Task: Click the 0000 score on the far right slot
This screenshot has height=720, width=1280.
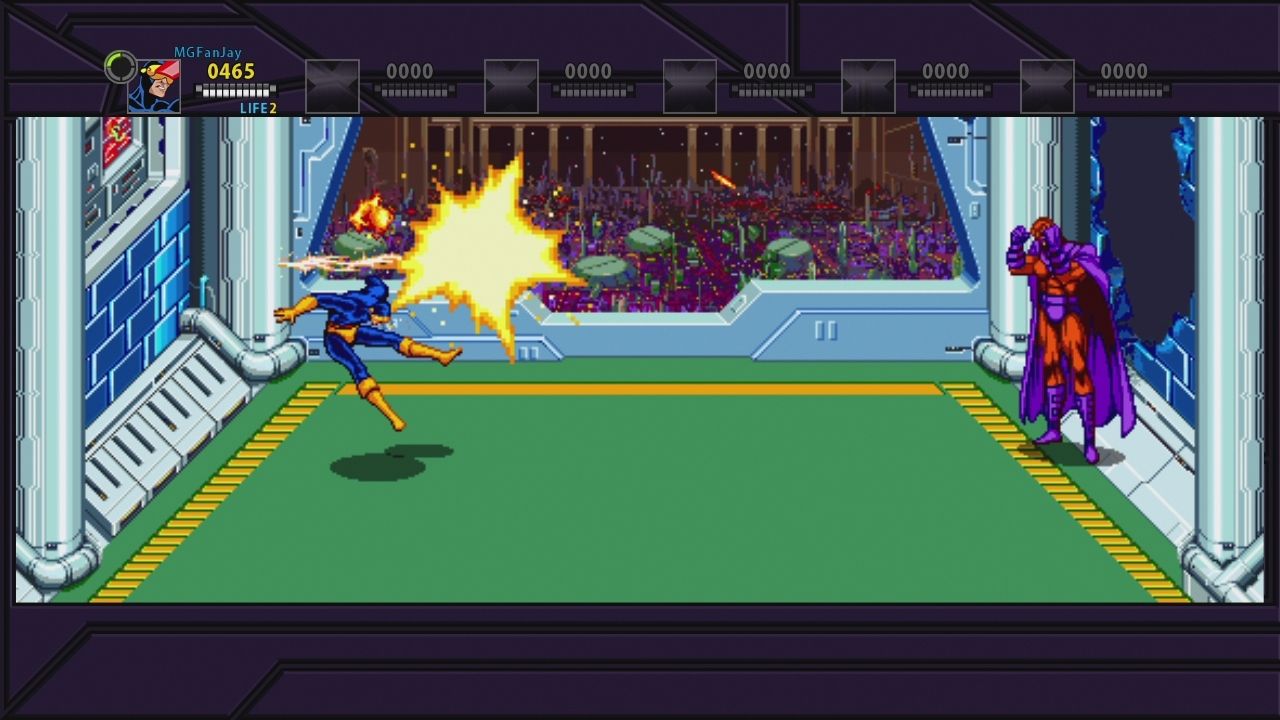Action: pyautogui.click(x=1124, y=71)
